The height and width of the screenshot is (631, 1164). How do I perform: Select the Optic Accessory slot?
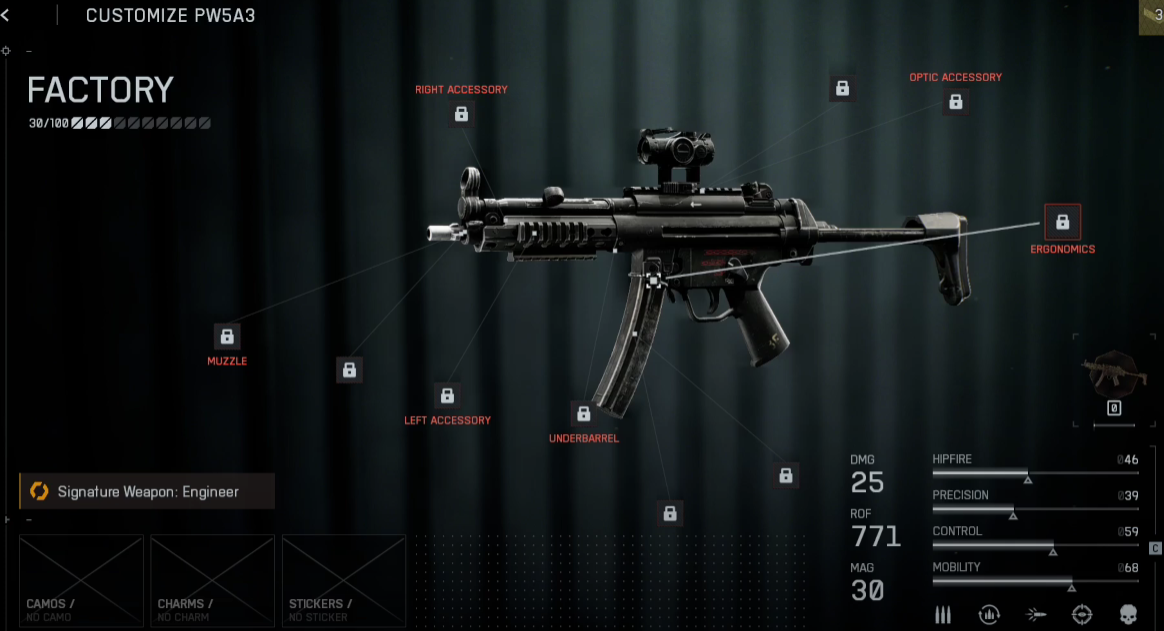955,101
